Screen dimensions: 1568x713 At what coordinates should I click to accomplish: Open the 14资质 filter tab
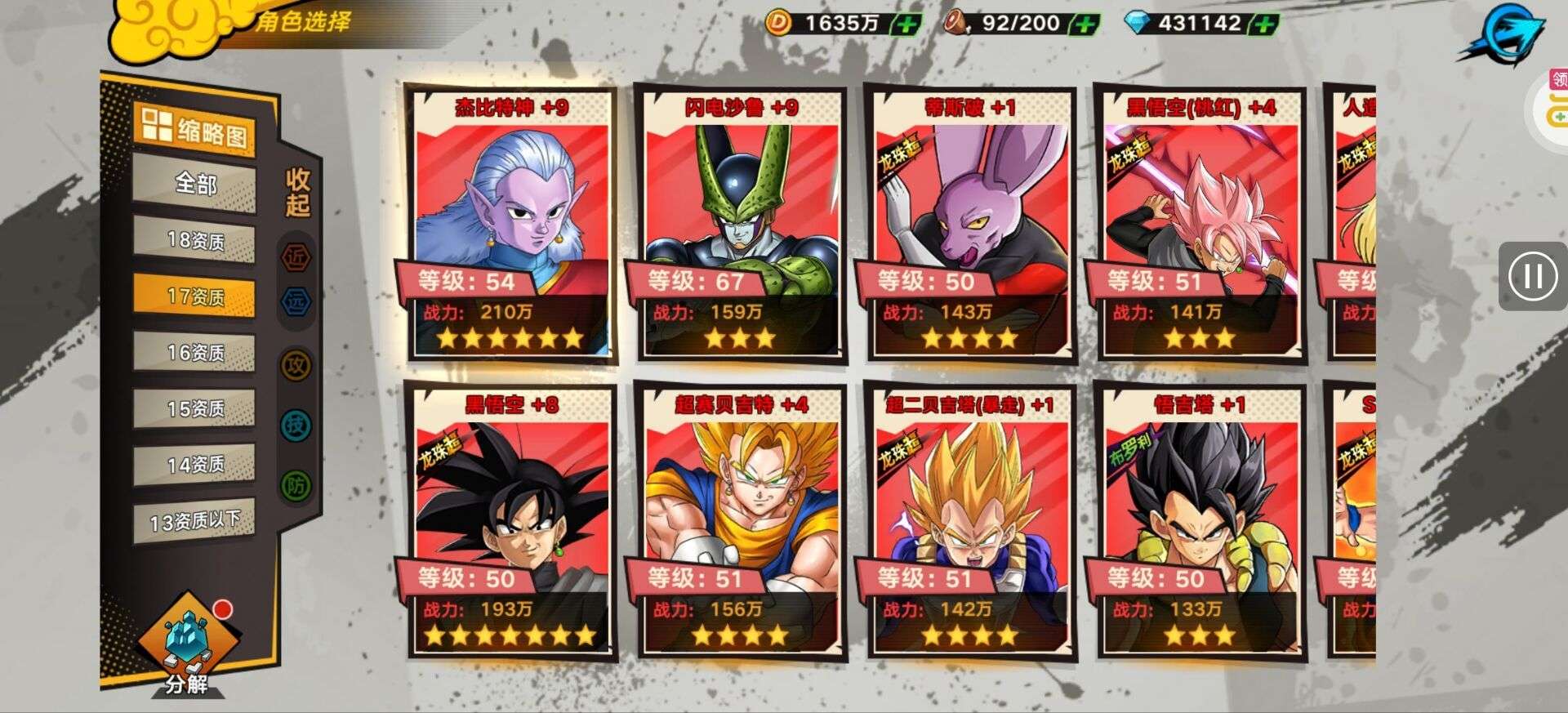pyautogui.click(x=195, y=464)
